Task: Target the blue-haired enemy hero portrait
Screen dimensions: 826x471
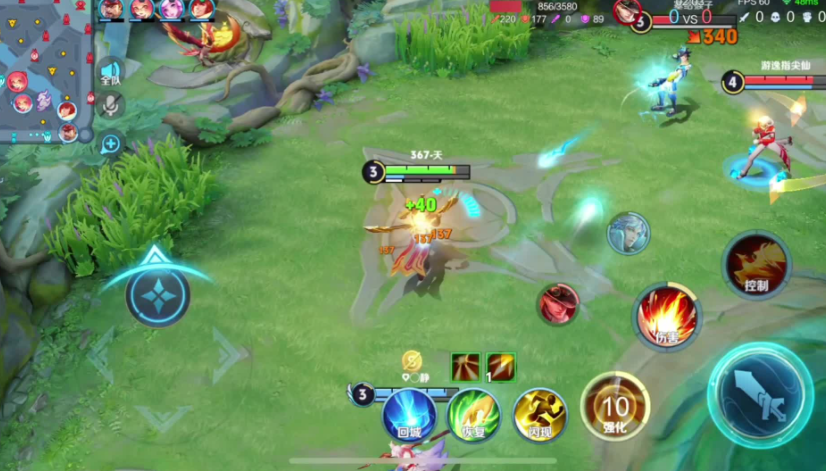Action: tap(628, 233)
